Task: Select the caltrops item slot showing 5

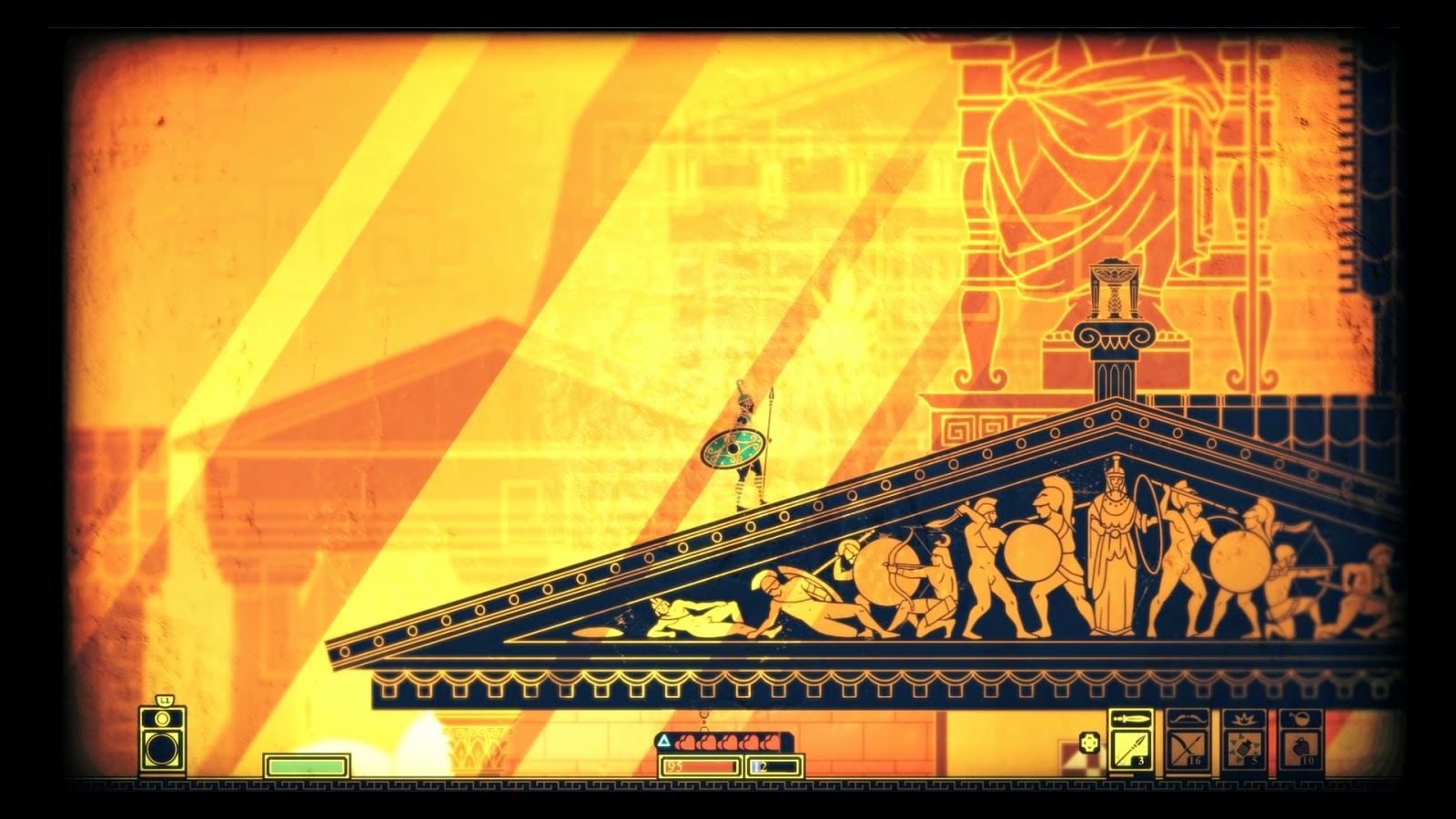Action: click(x=1243, y=747)
